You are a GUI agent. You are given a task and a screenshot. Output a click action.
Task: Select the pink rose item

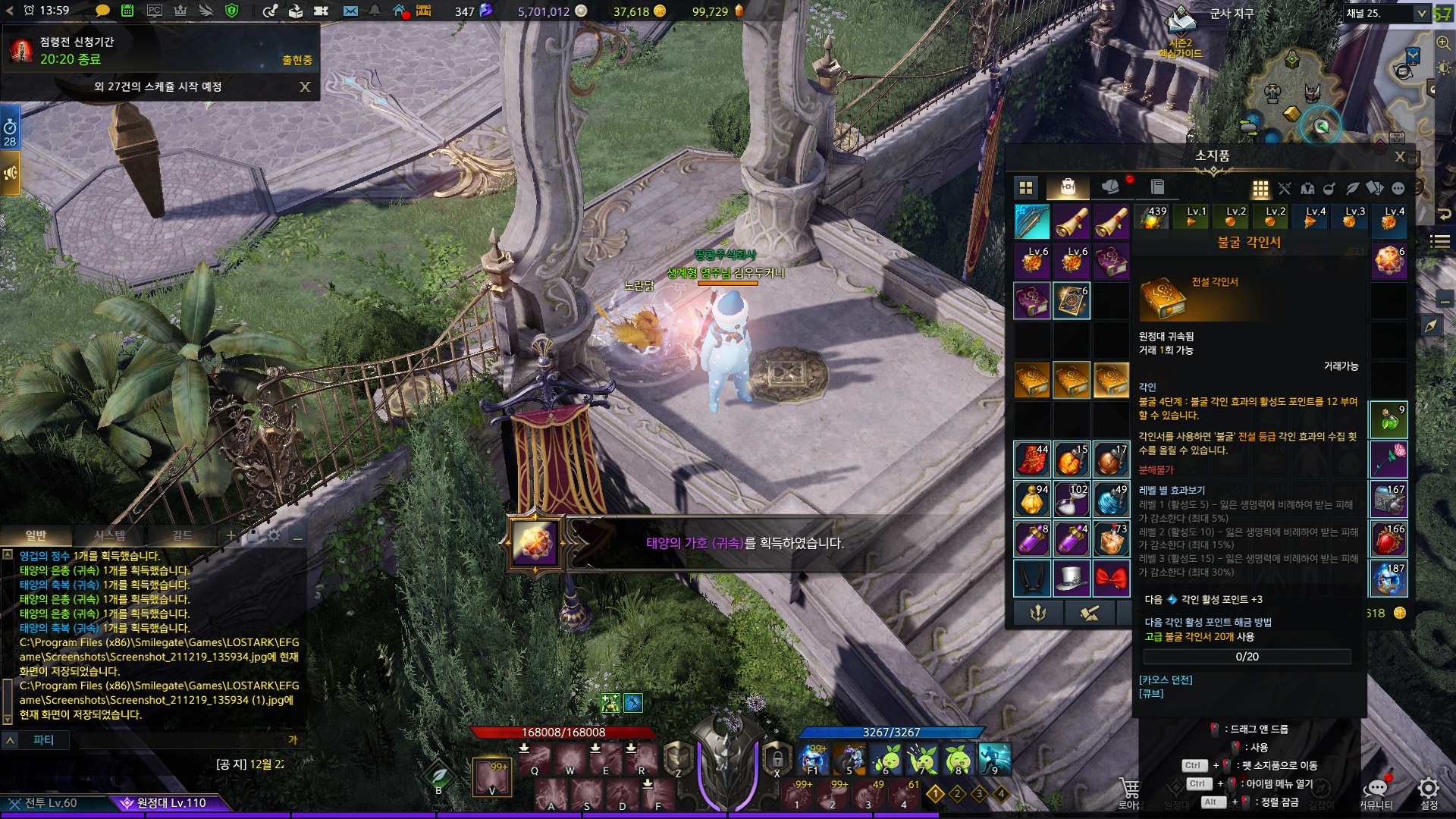[x=1389, y=459]
